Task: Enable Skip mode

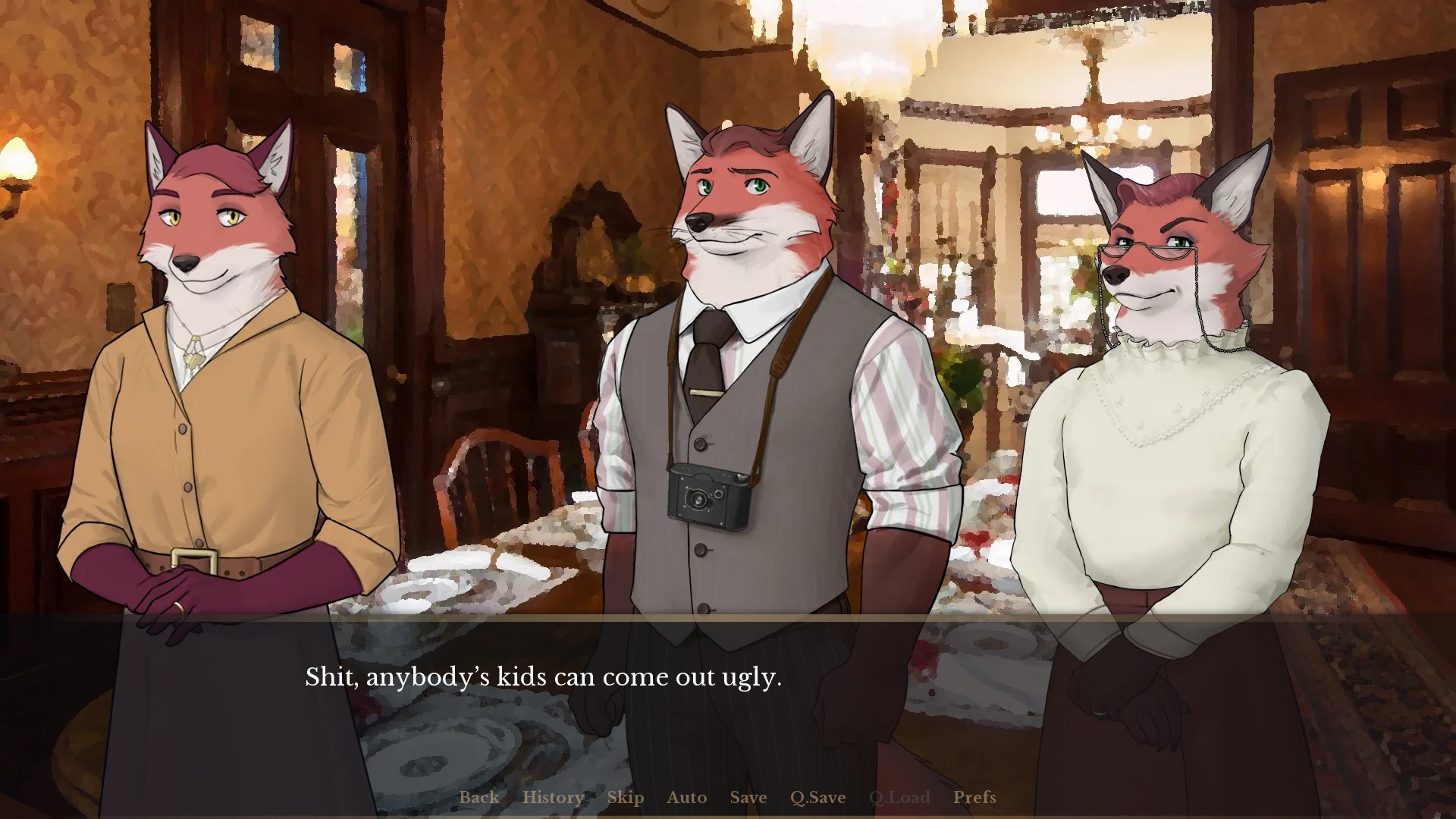Action: [625, 798]
